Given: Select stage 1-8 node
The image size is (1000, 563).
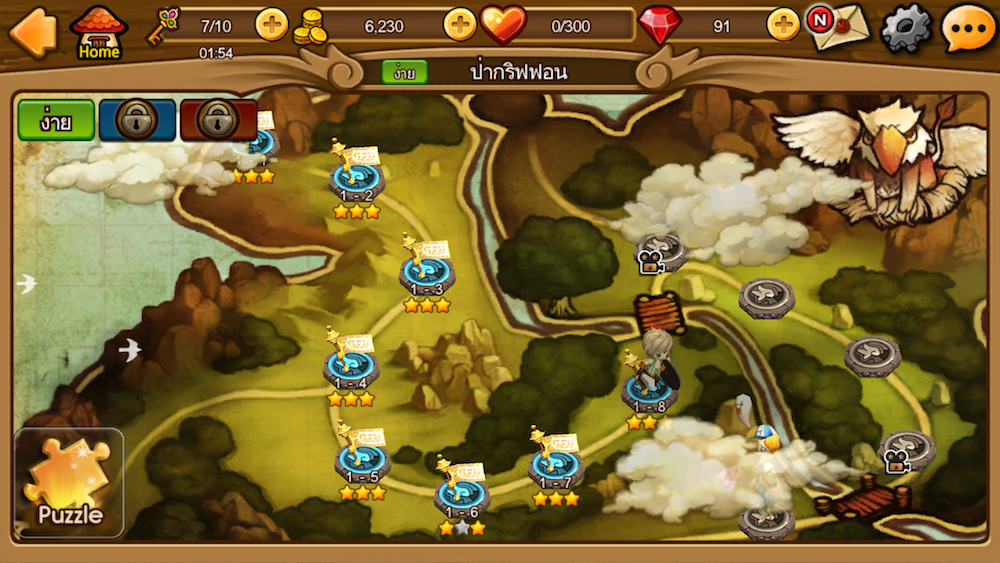Looking at the screenshot, I should click(x=649, y=391).
